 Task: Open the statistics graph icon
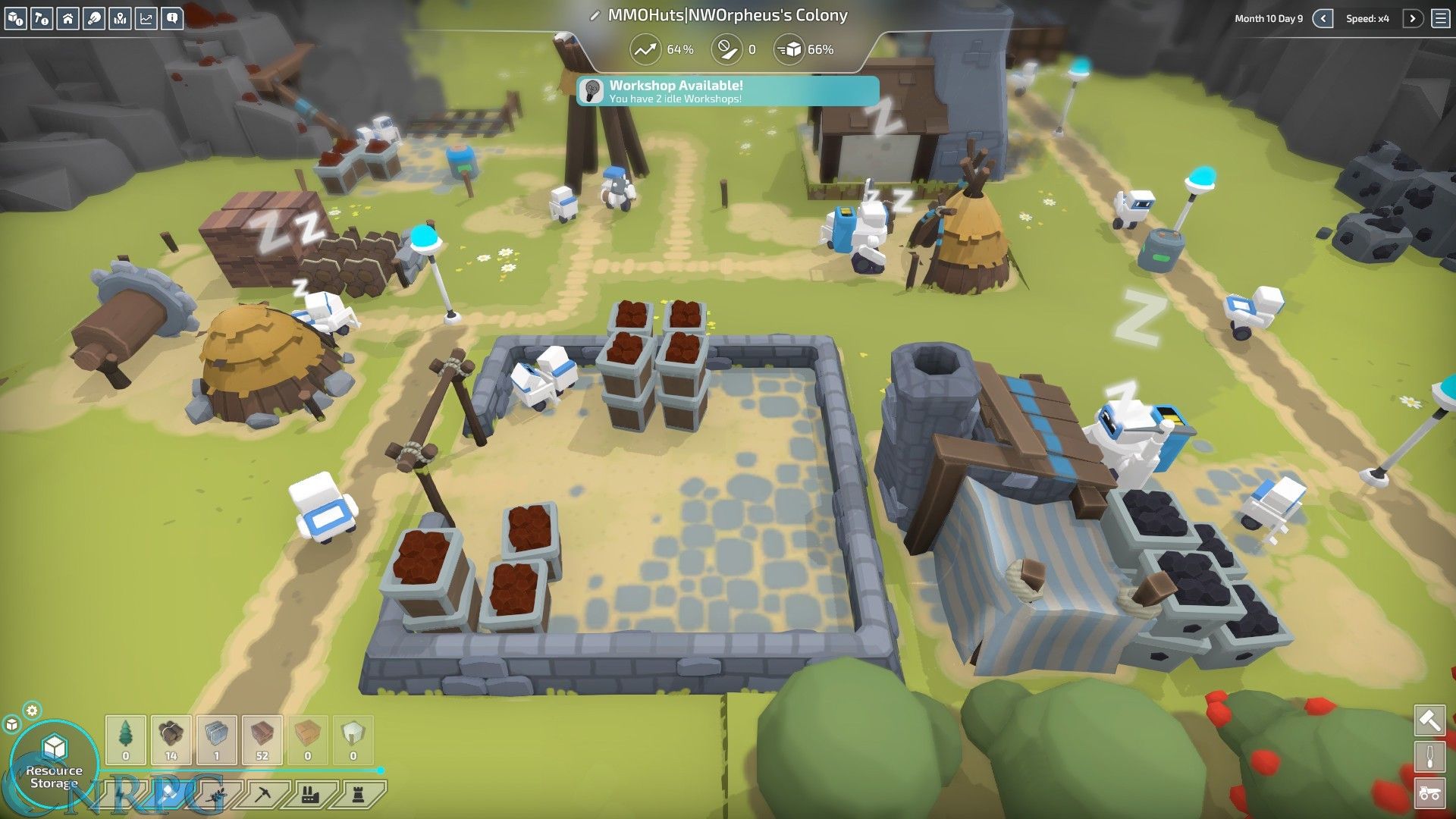(146, 18)
